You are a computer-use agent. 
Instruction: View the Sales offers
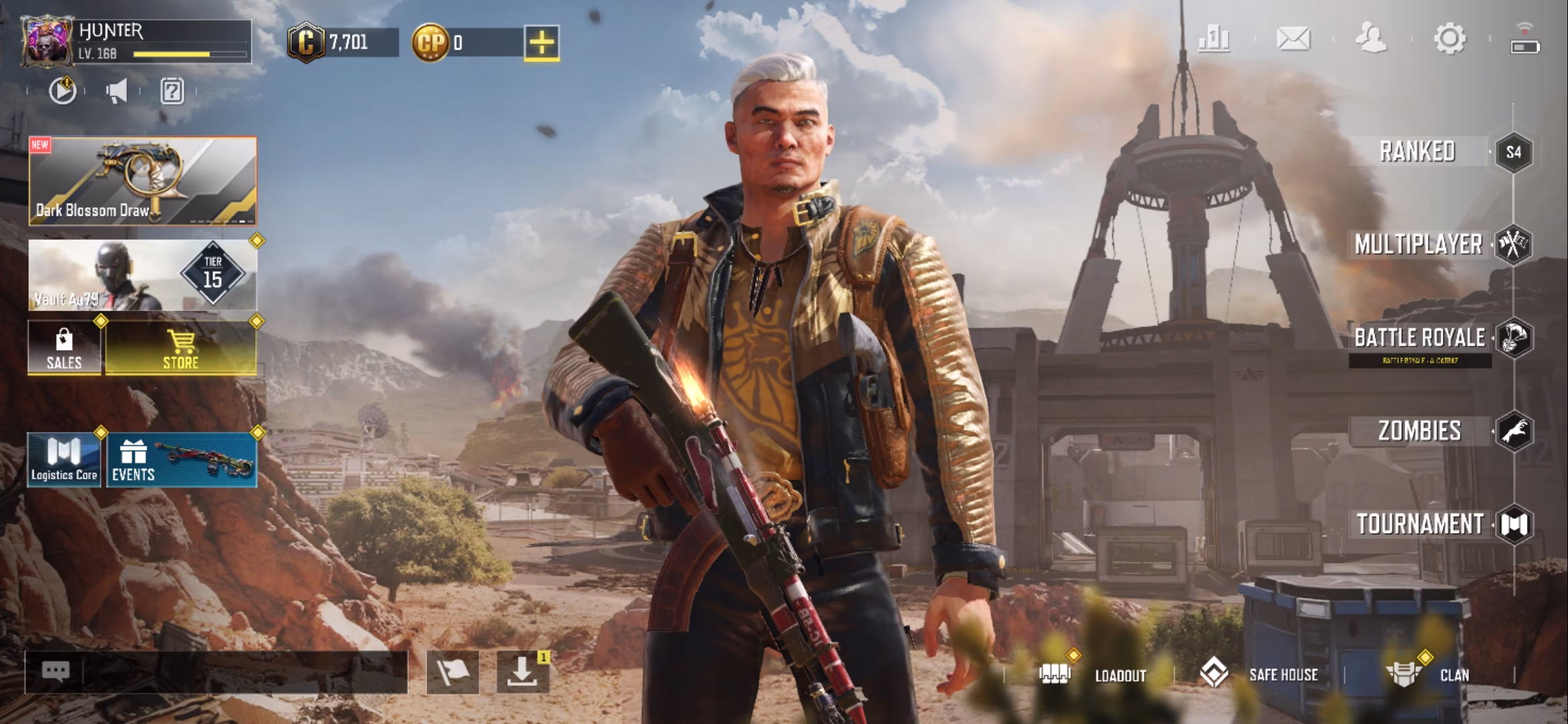tap(64, 348)
